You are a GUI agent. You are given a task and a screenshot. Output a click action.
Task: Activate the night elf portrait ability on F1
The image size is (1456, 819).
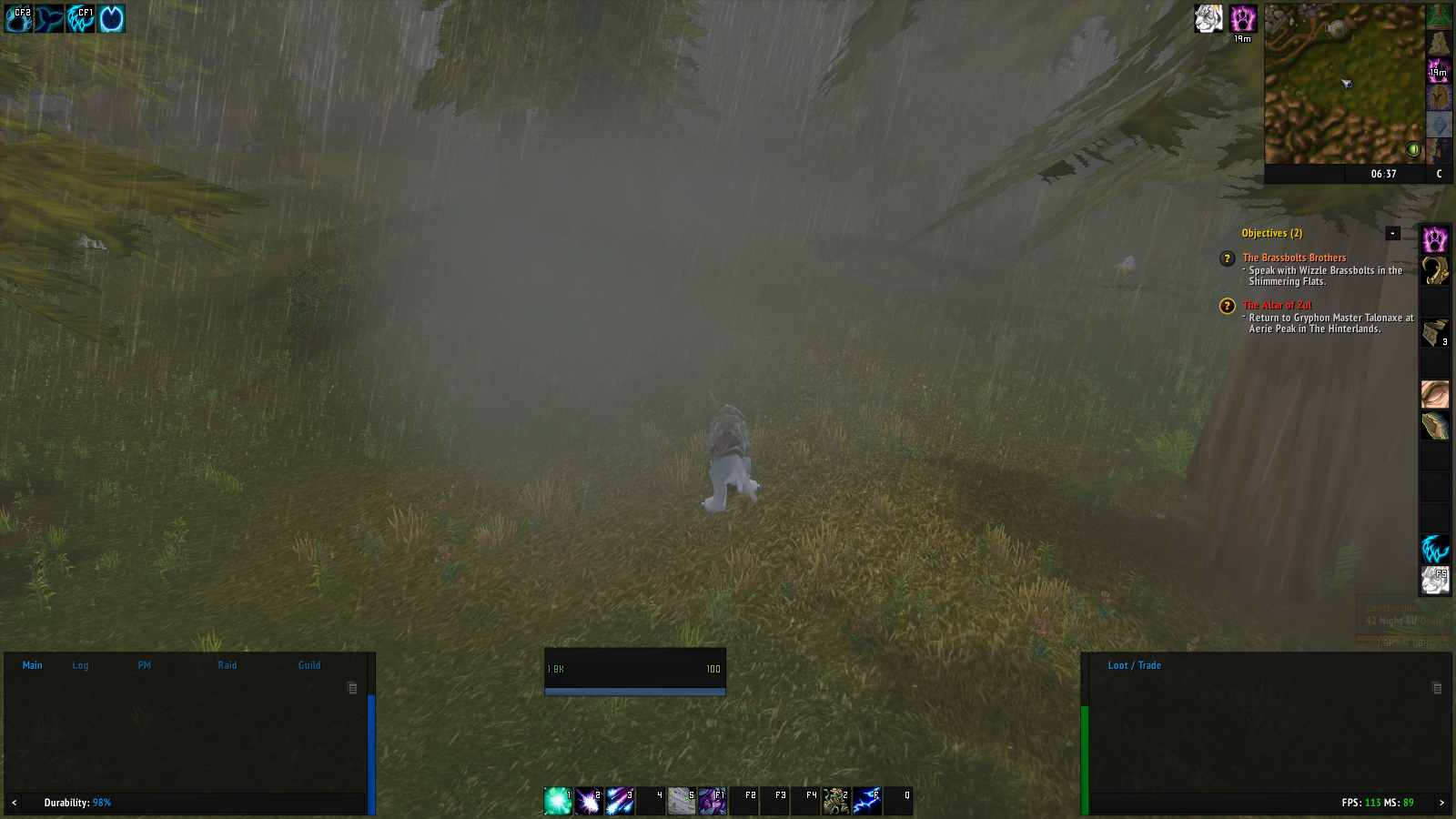click(712, 799)
